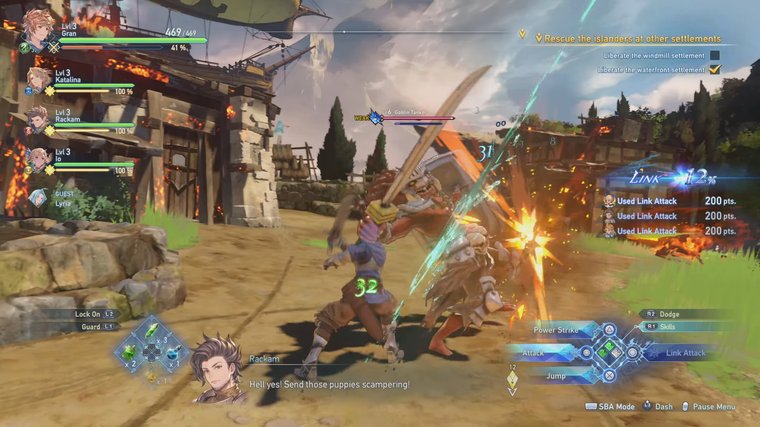Screen dimensions: 760x427
Task: Click Rackam's dialogue portrait
Action: pyautogui.click(x=216, y=368)
